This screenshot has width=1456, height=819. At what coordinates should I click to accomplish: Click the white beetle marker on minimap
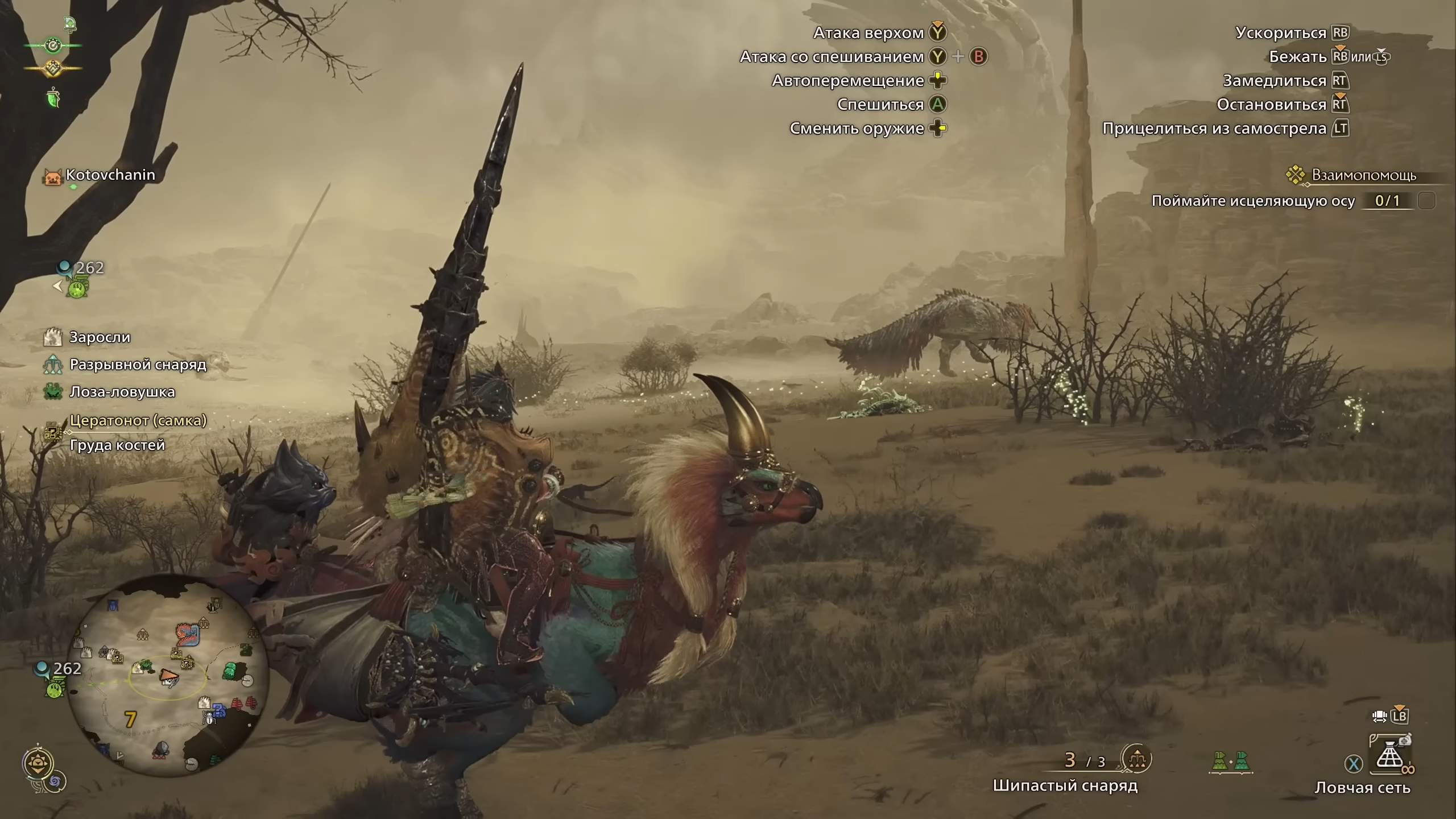209,718
